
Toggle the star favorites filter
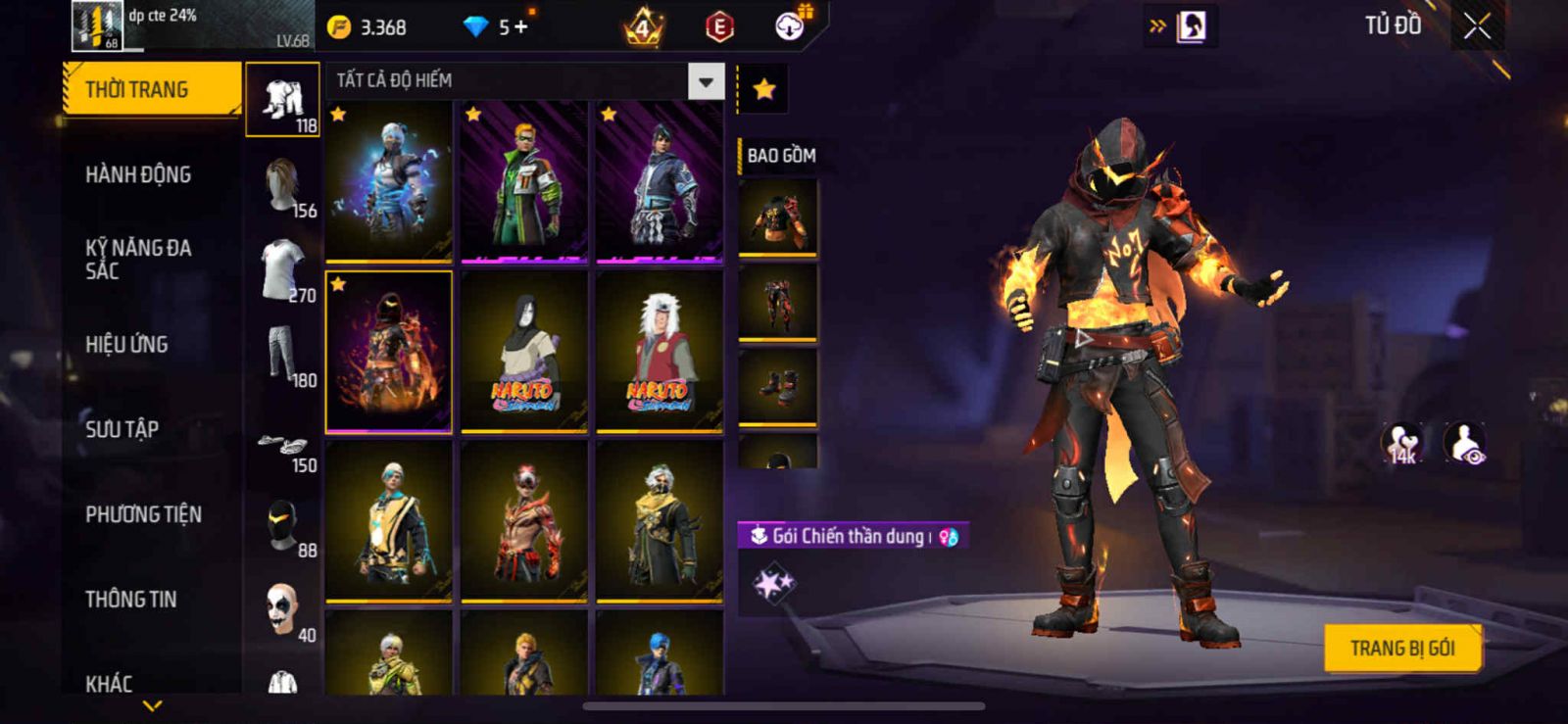click(x=764, y=90)
